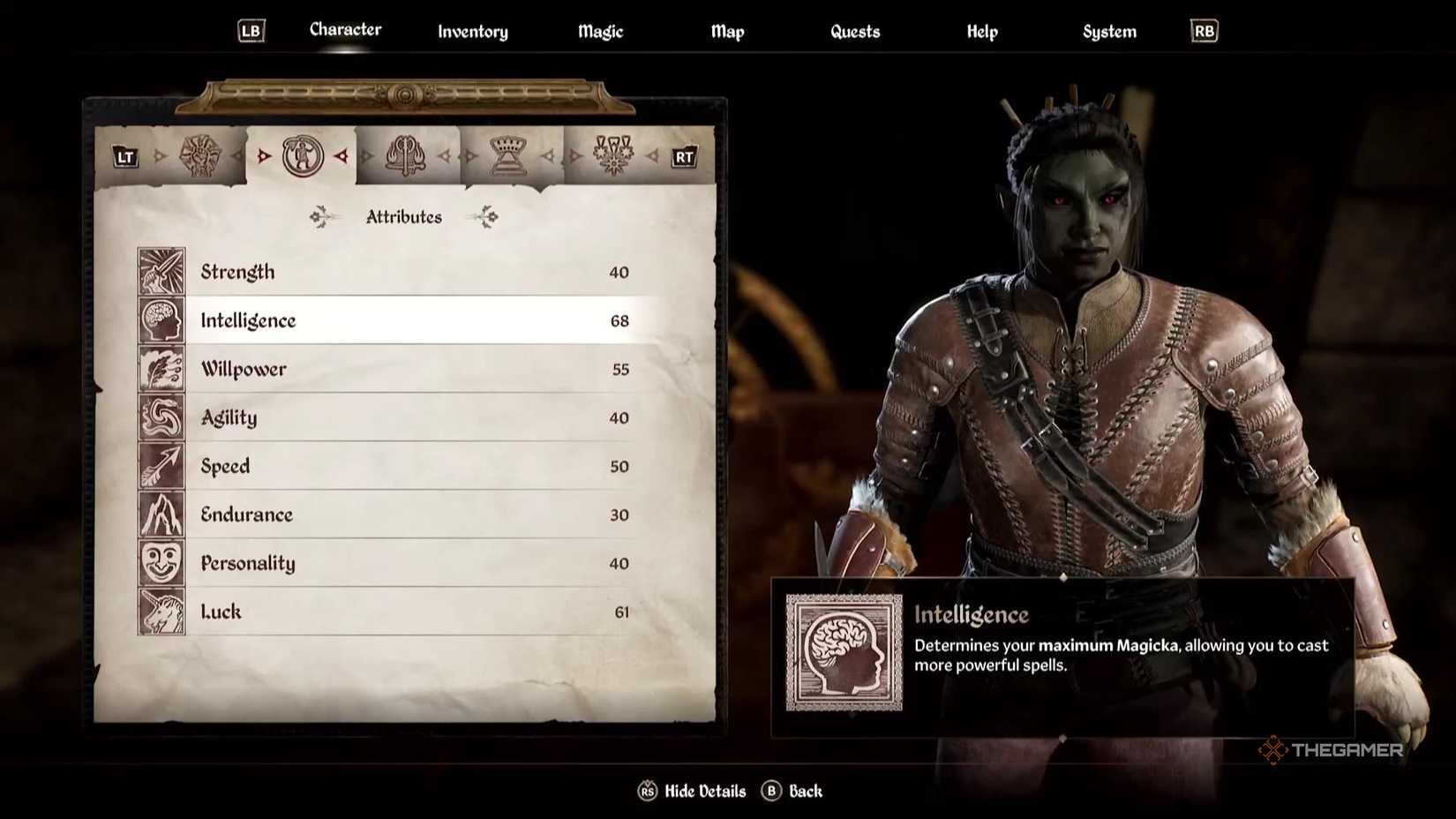Open the Quests menu
Screen dimensions: 1456x819
click(854, 31)
